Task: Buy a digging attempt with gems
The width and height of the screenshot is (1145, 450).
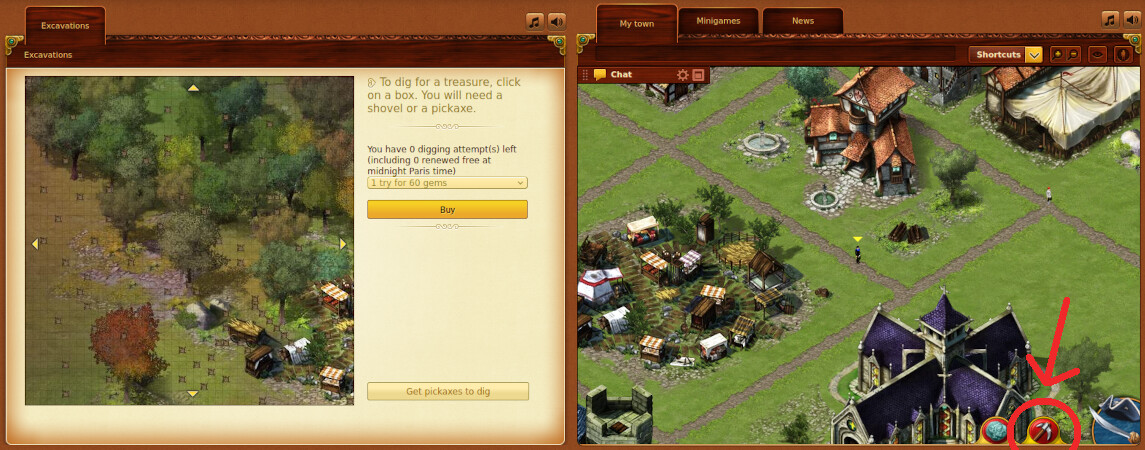Action: pyautogui.click(x=447, y=209)
